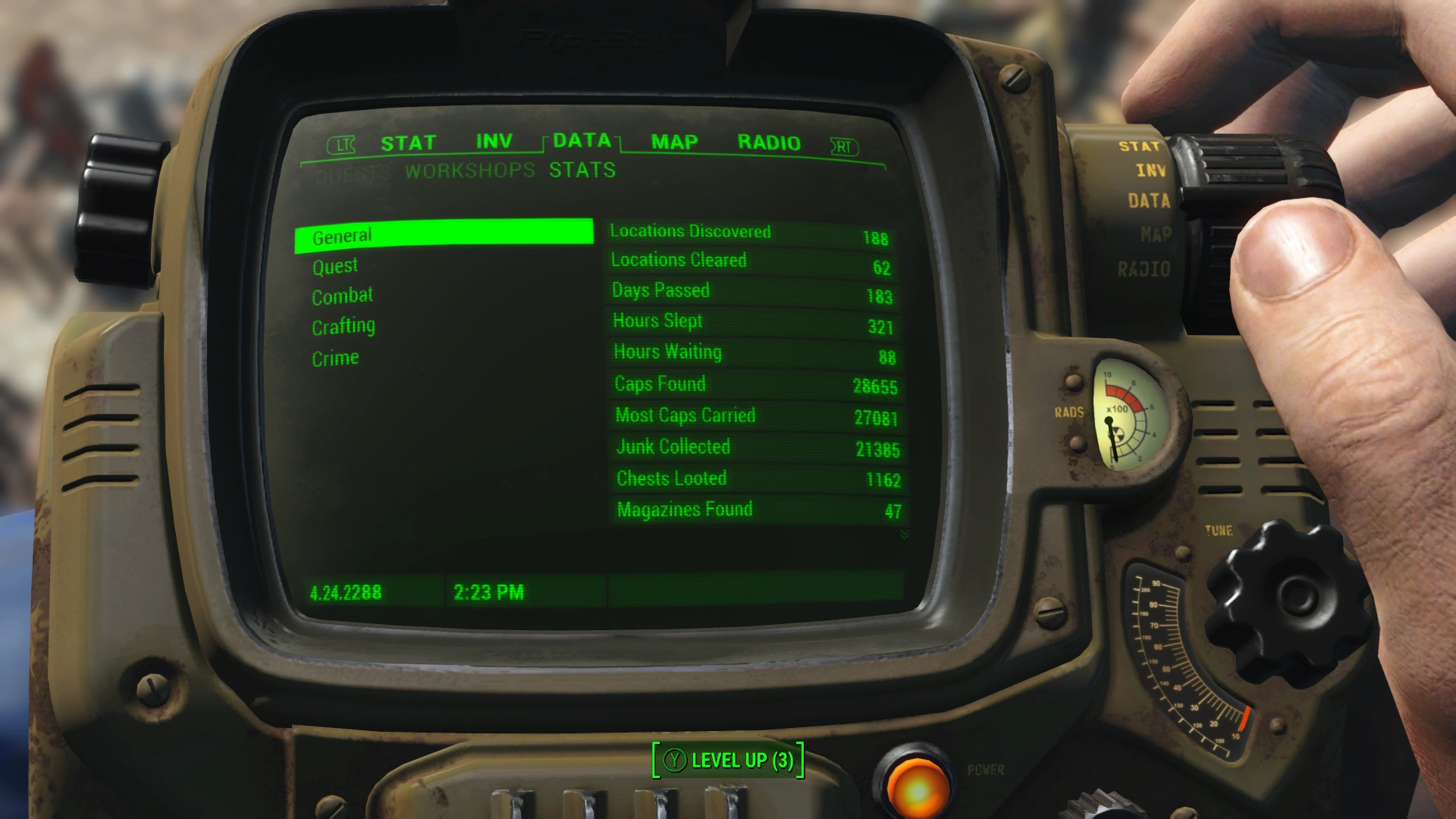
Task: Click the scroll-down chevron below Magazines Found
Action: 905,535
